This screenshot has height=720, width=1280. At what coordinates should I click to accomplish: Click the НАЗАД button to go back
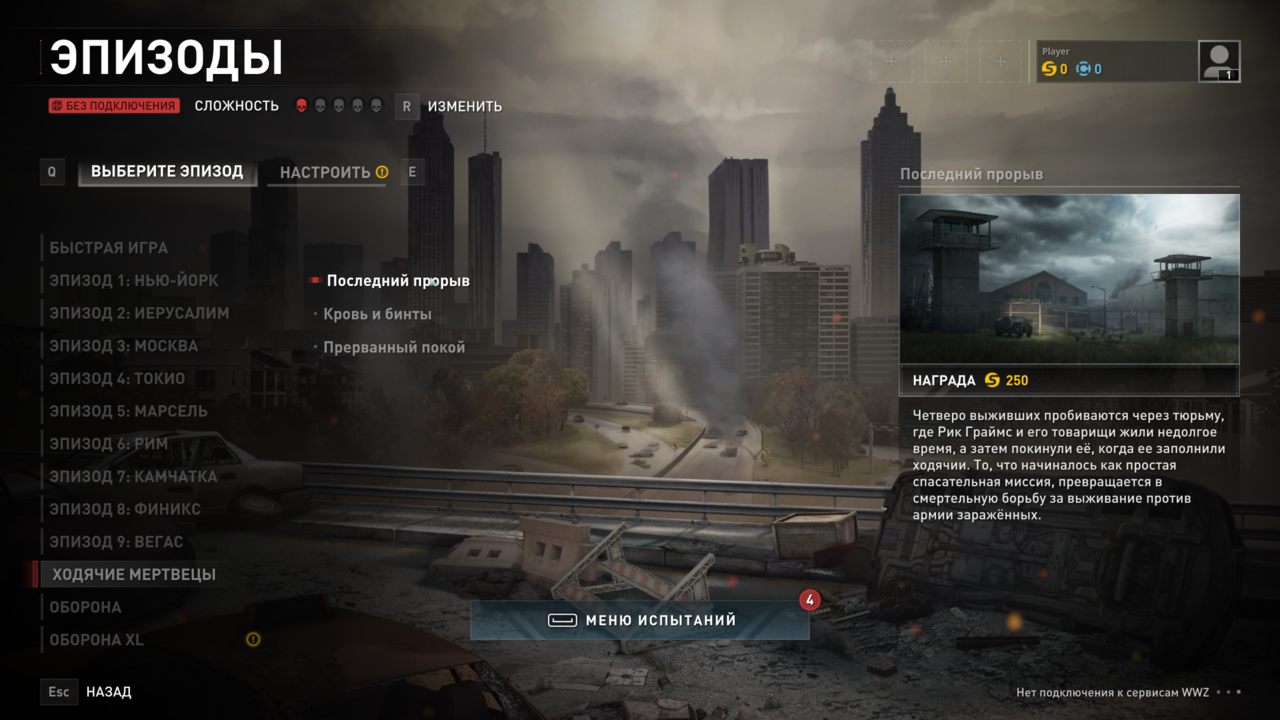point(107,691)
